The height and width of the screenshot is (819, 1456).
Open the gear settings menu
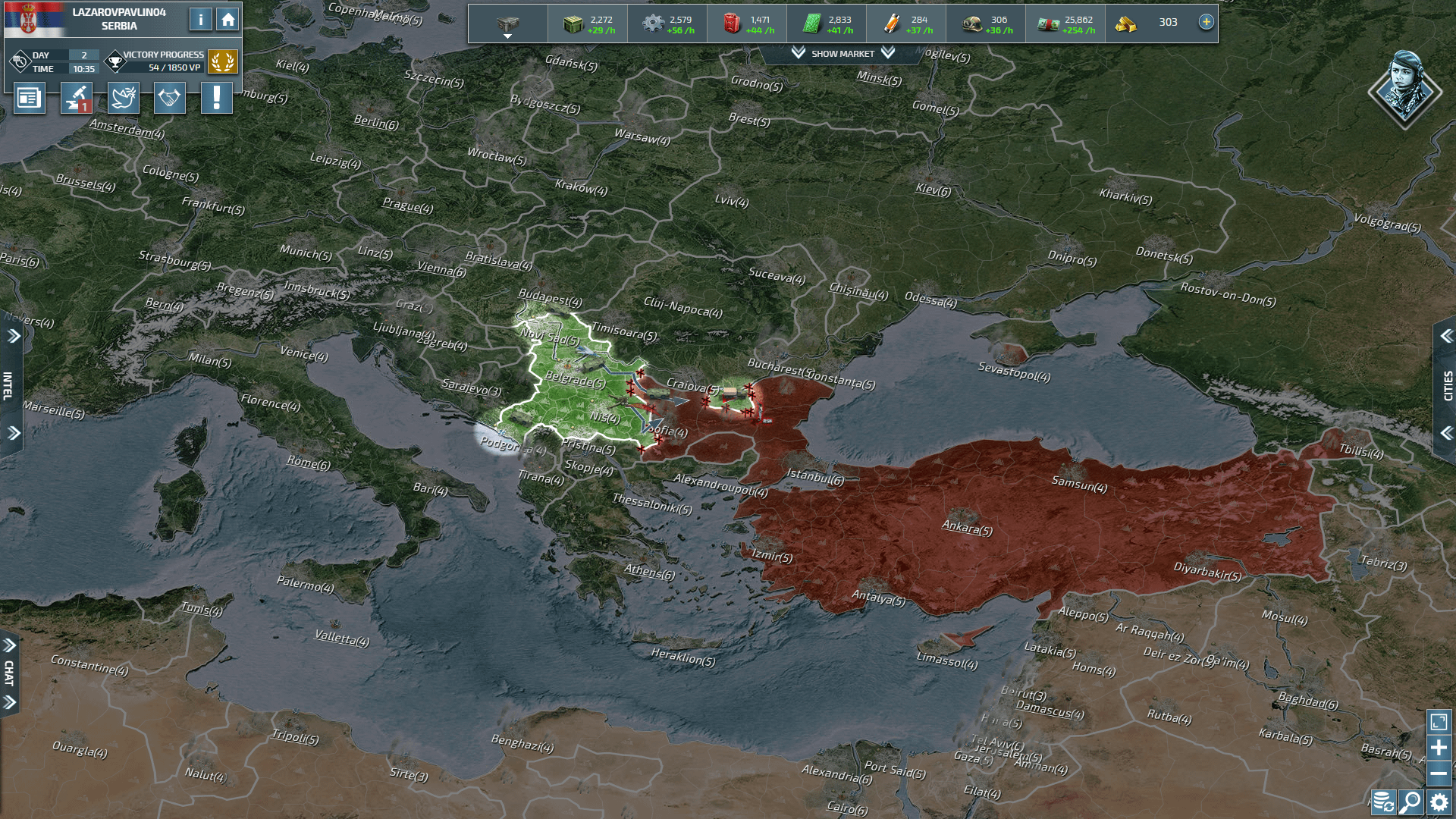(x=1439, y=801)
